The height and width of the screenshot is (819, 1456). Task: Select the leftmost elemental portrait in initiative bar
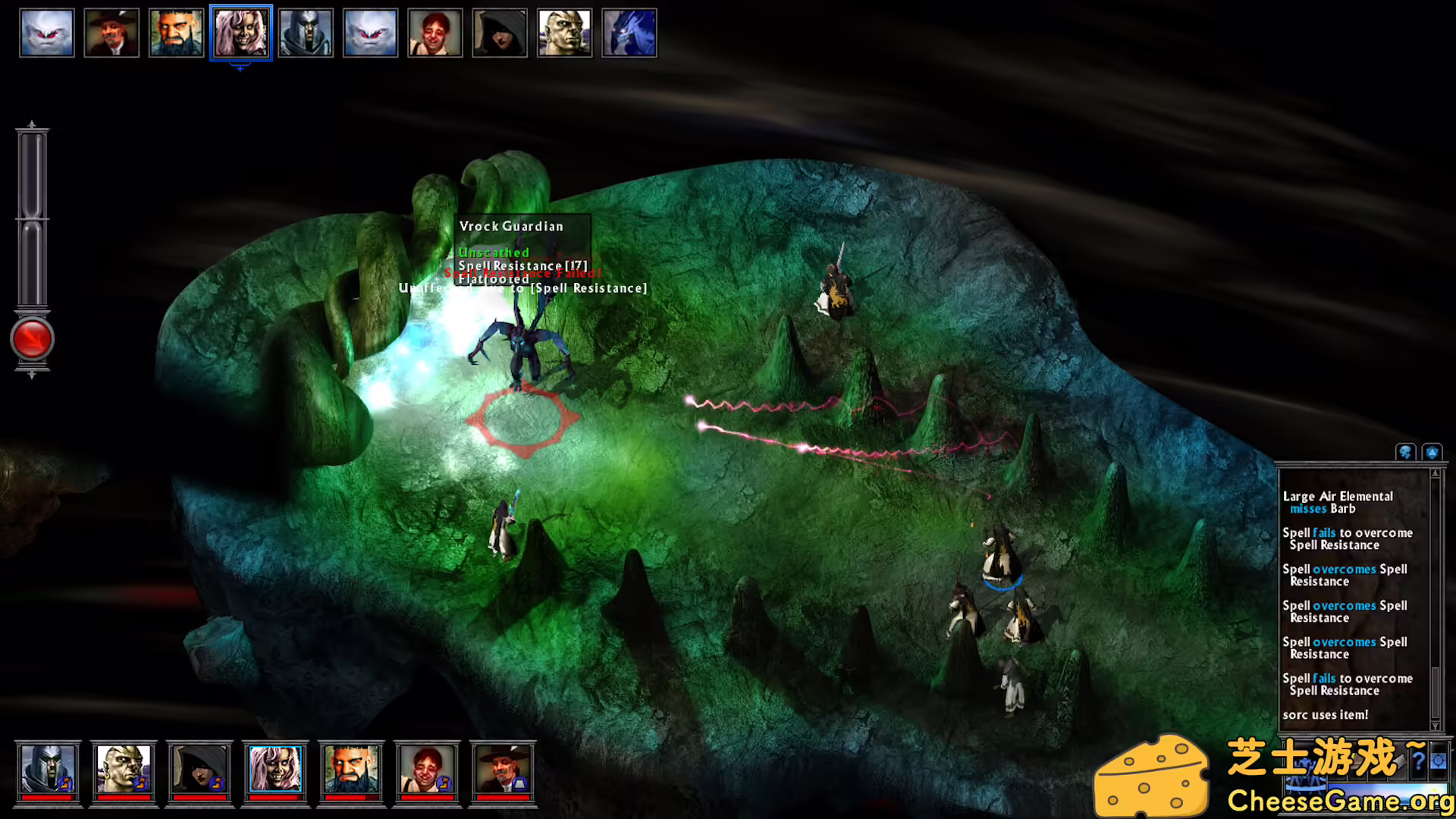click(46, 33)
